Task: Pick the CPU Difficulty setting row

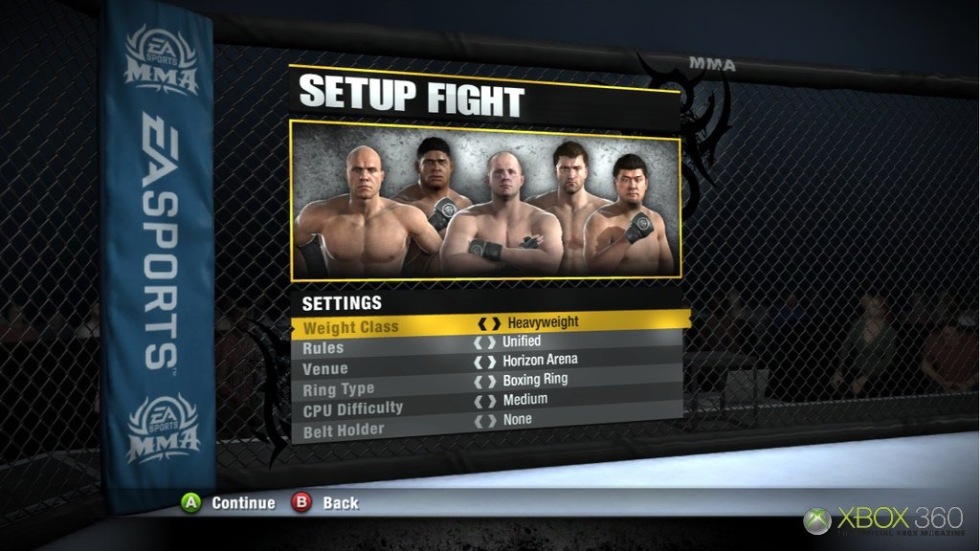Action: tap(352, 409)
